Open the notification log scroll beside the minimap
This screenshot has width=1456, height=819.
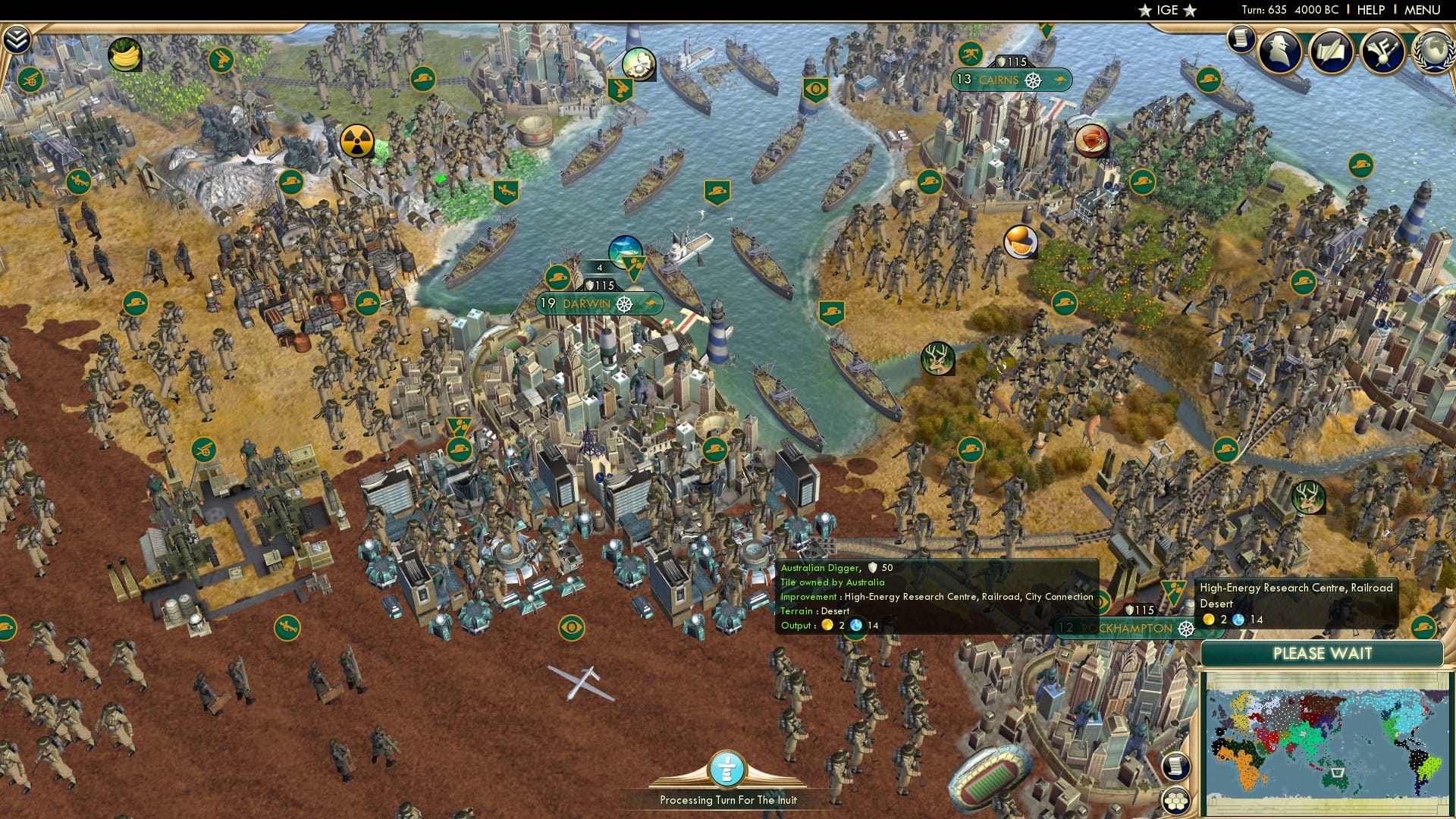[1175, 767]
